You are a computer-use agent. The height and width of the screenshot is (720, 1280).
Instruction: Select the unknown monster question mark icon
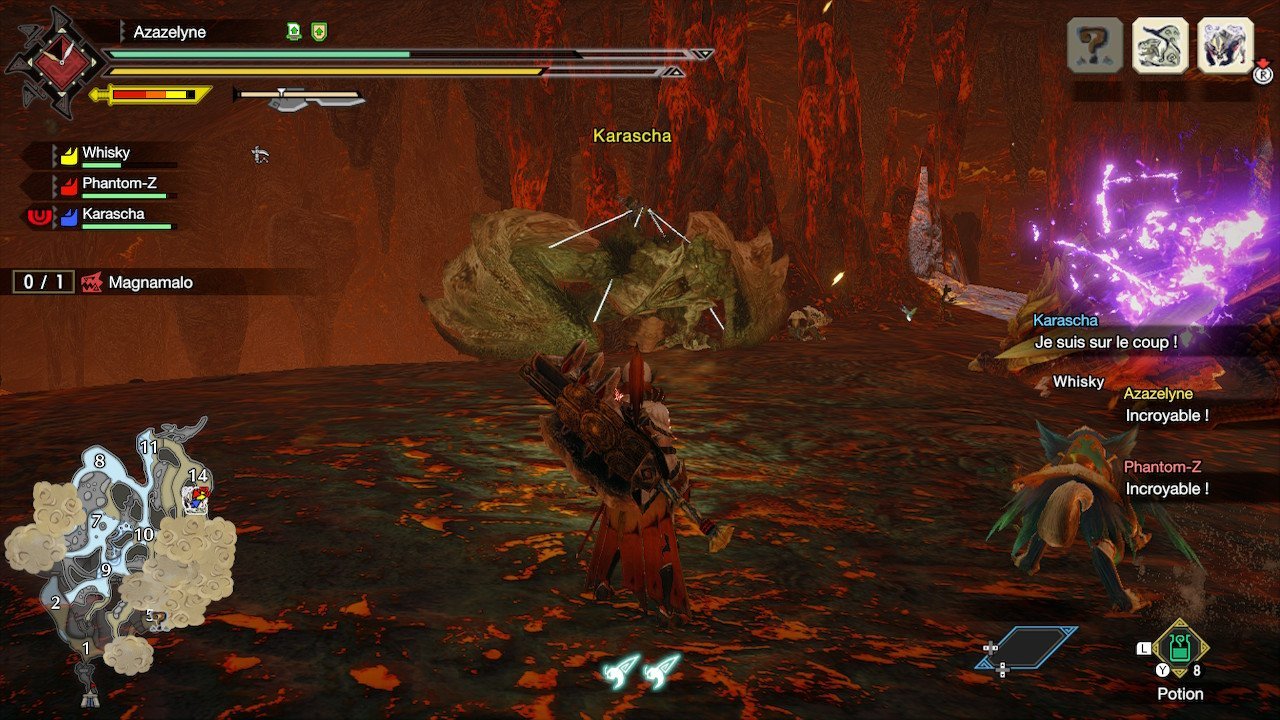(x=1095, y=45)
